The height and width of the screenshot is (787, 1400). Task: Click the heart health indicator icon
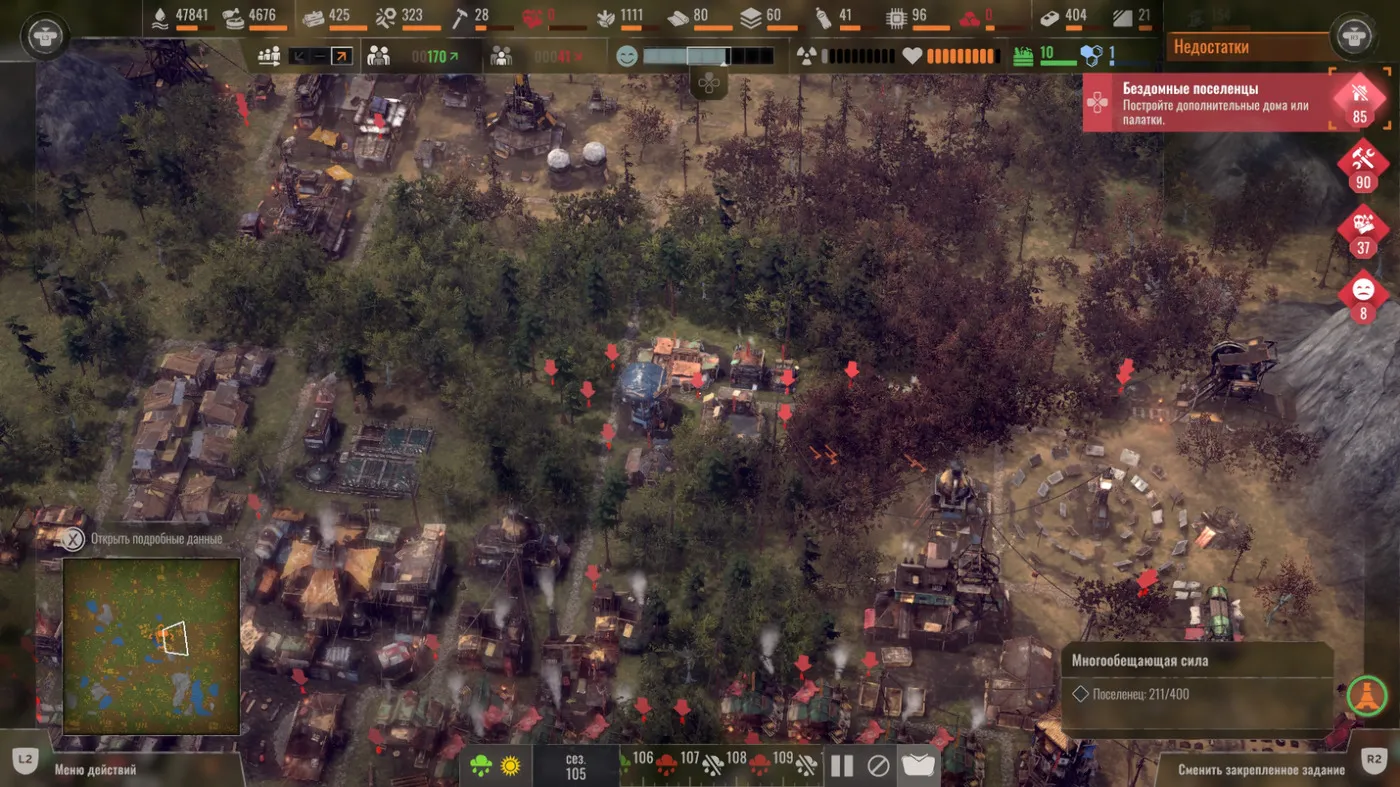911,56
